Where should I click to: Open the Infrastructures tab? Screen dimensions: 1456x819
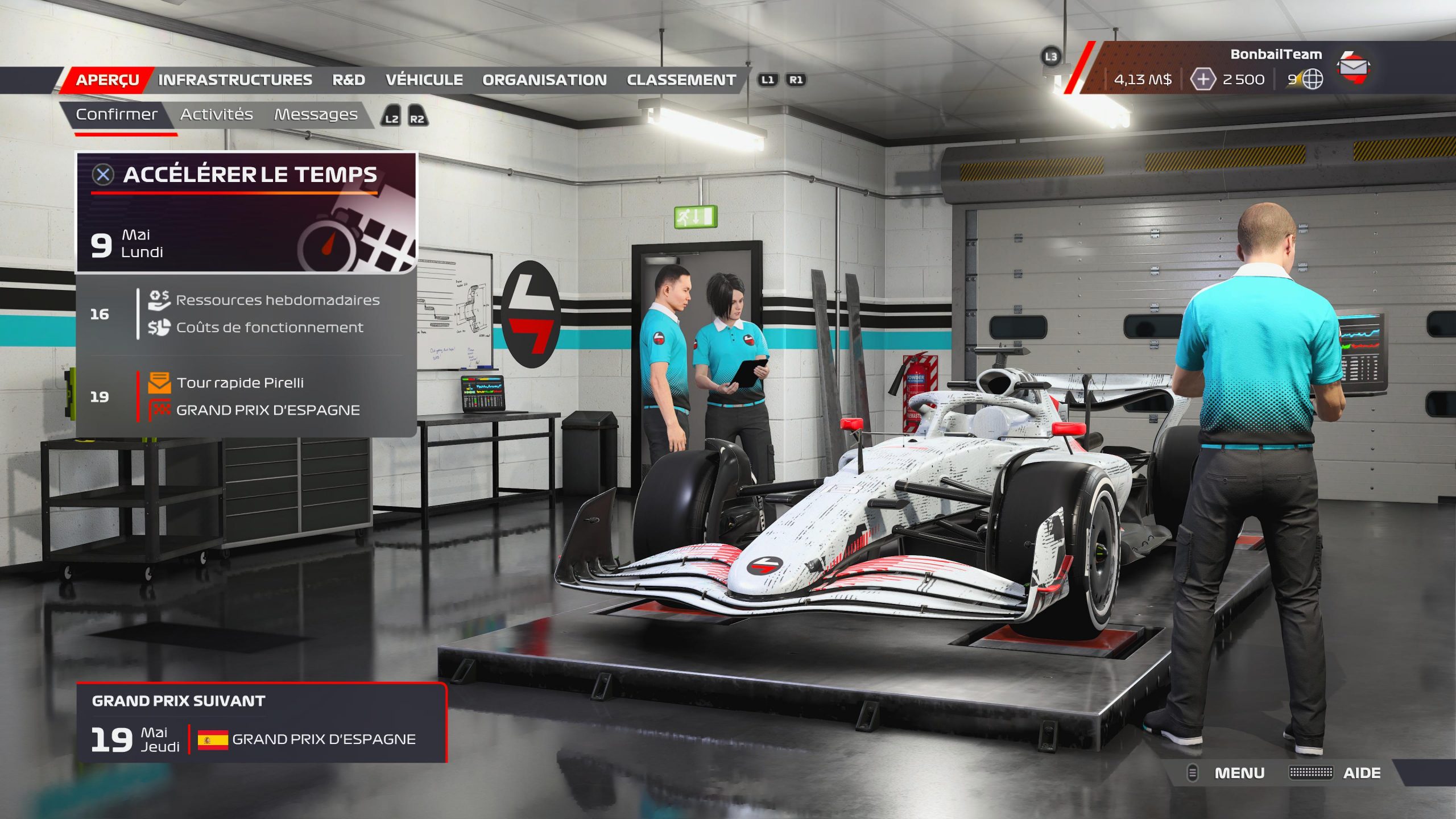(235, 80)
